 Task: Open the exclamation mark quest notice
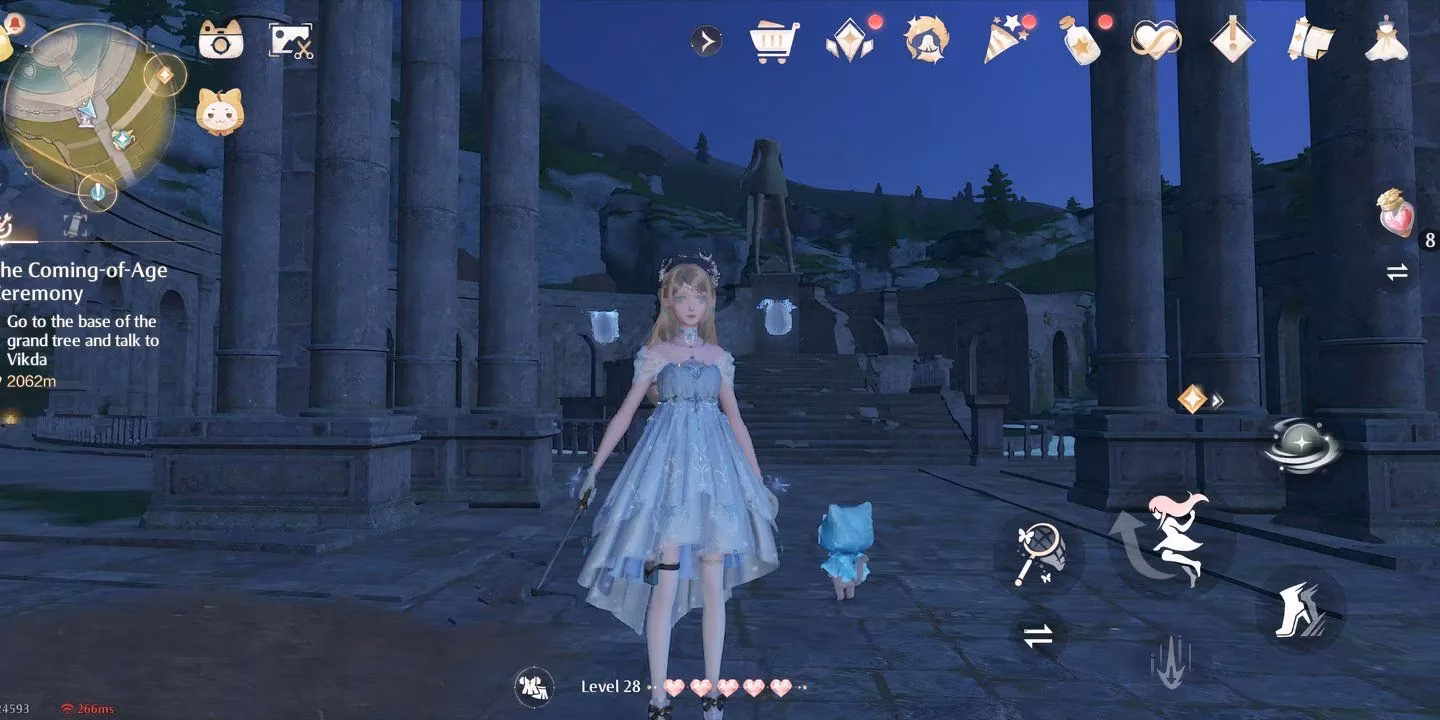pyautogui.click(x=1232, y=40)
